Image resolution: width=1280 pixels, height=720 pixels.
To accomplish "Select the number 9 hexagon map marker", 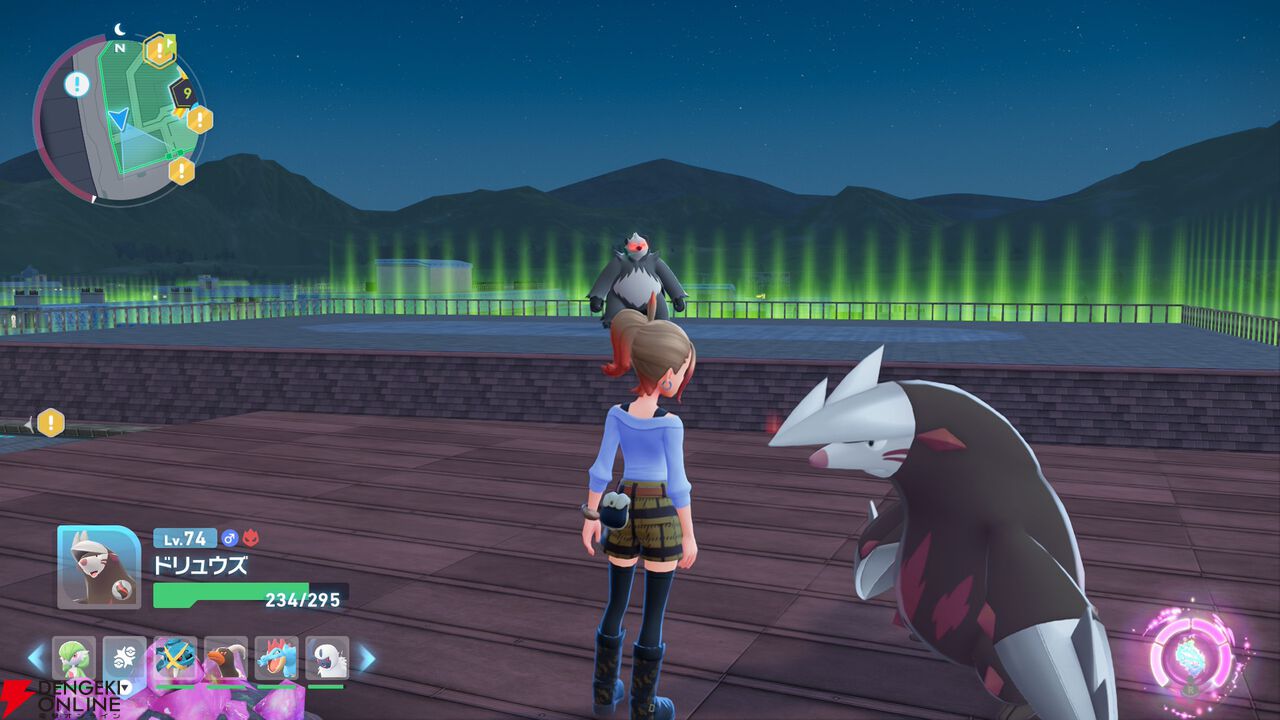I will click(185, 94).
